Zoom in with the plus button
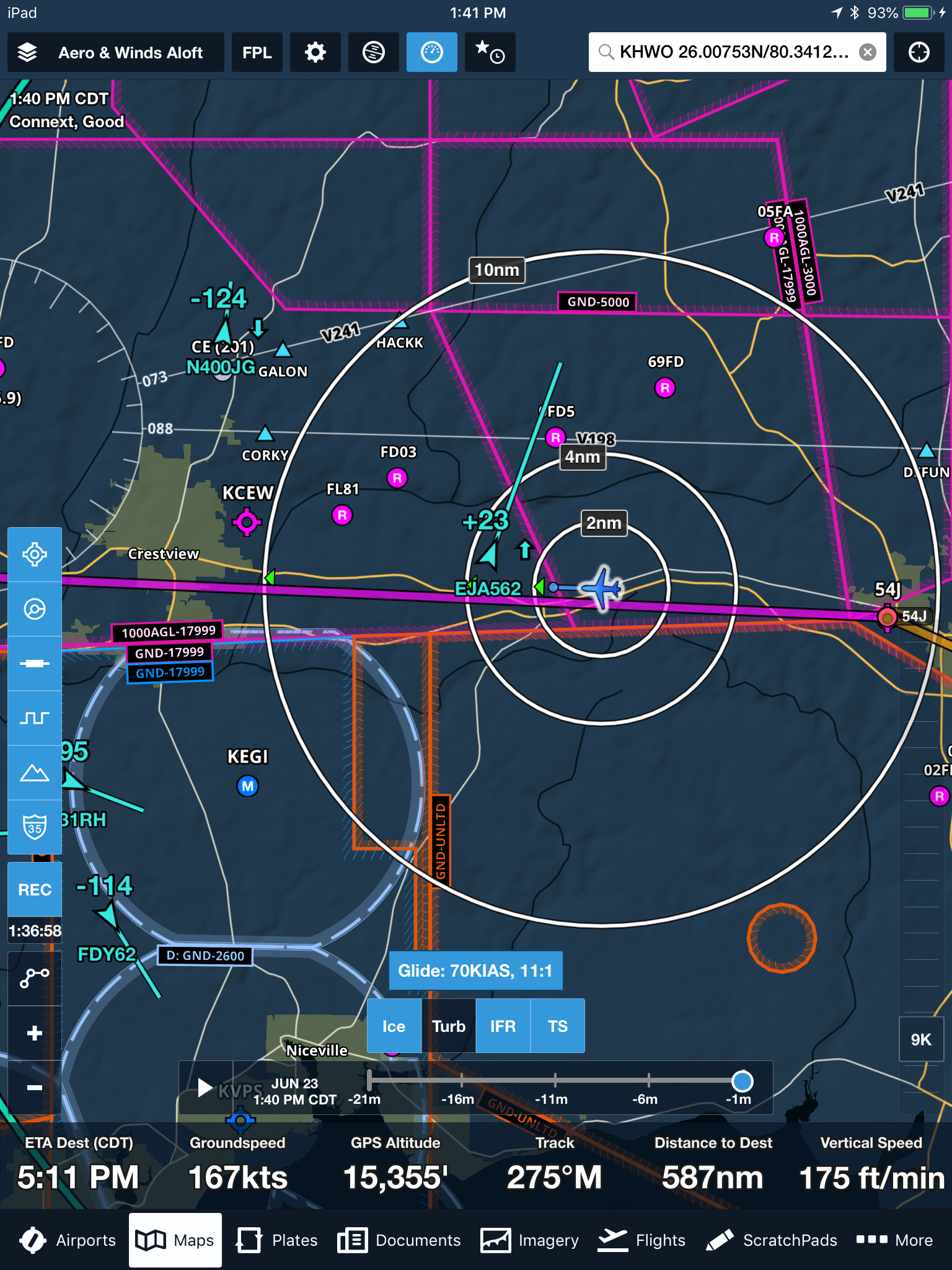The width and height of the screenshot is (952, 1270). 35,1033
